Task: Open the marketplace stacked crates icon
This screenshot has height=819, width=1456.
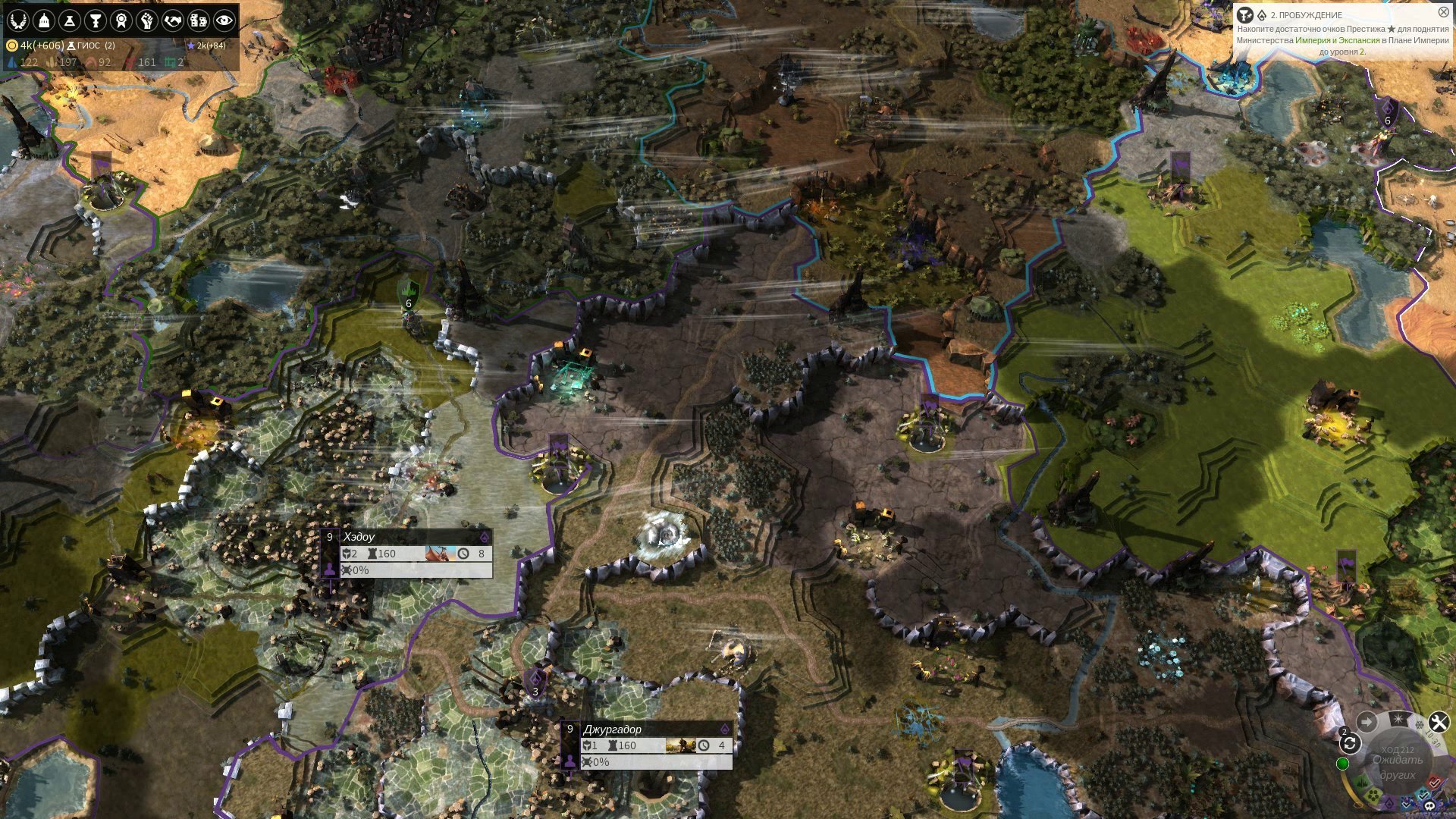Action: click(199, 20)
